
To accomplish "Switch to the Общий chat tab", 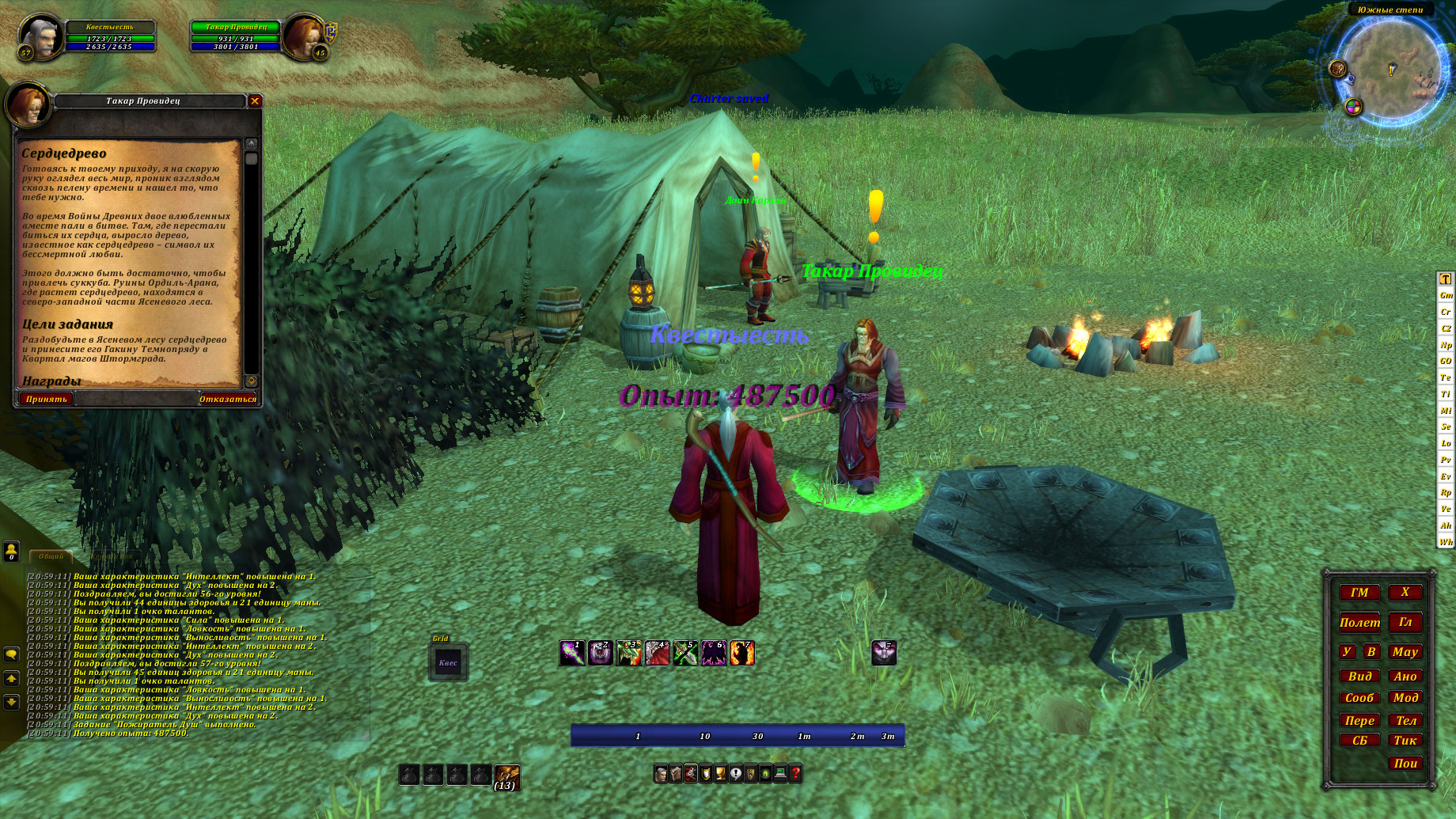I will tap(51, 556).
